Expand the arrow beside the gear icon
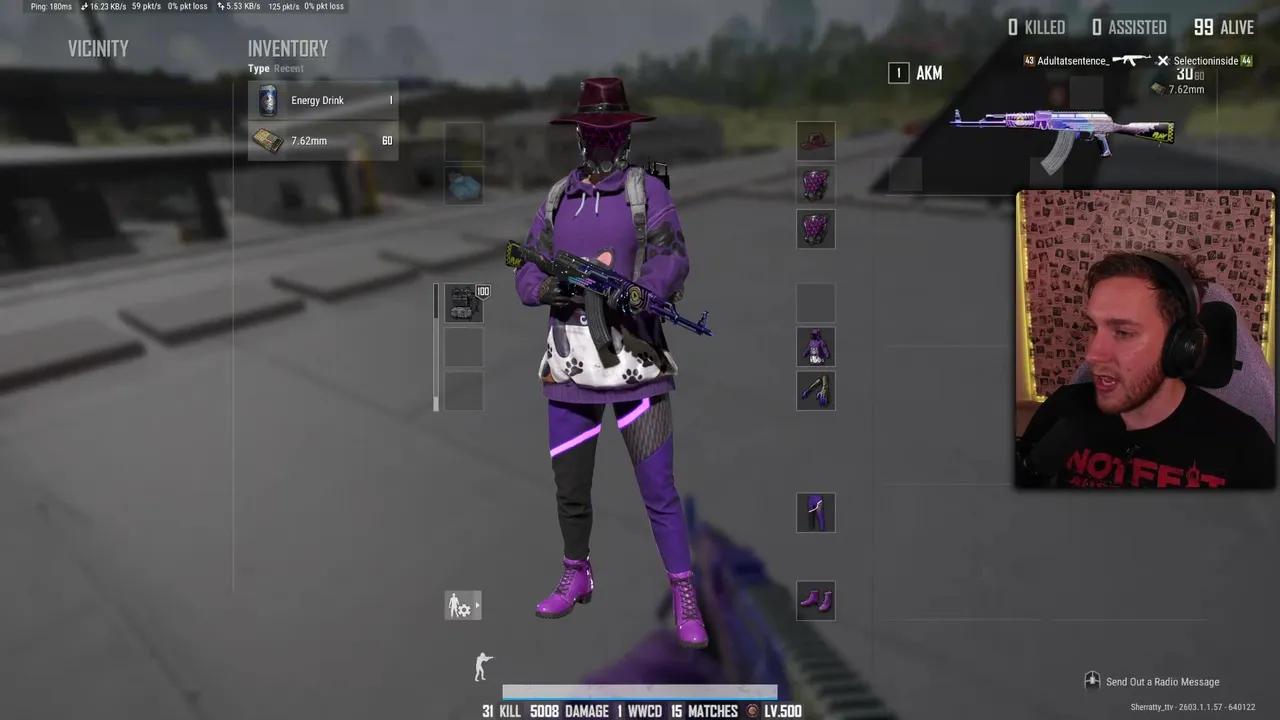The image size is (1280, 720). (478, 605)
